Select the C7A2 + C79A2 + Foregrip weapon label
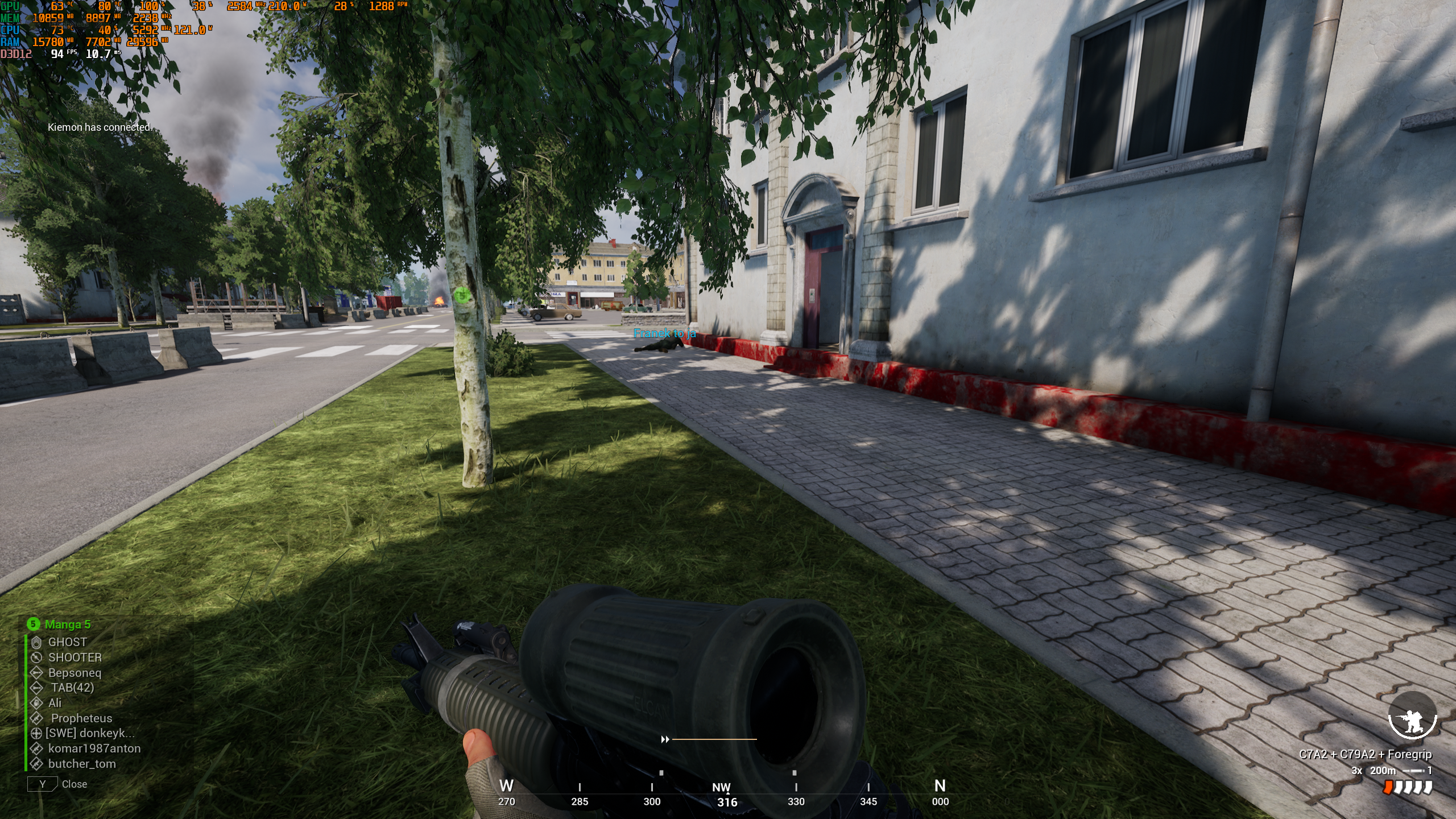Screen dimensions: 1456x819 (1365, 755)
